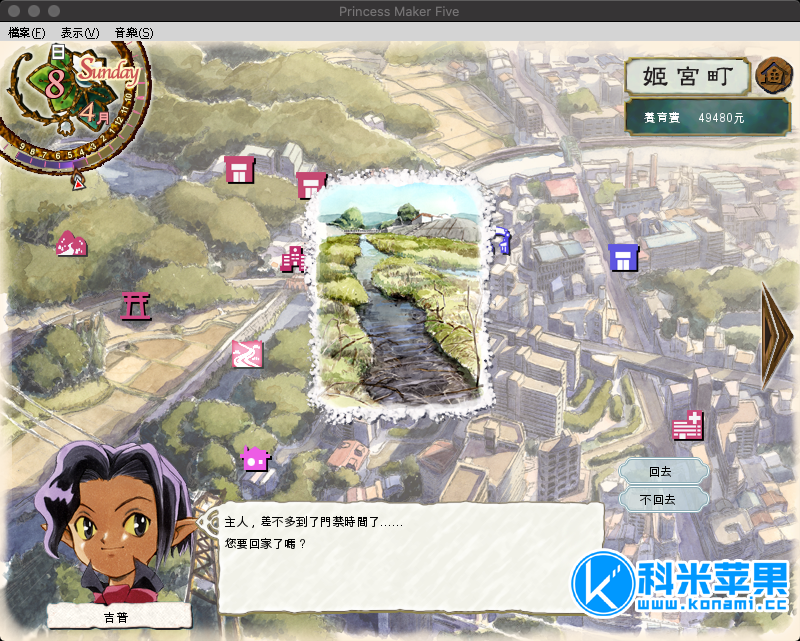800x641 pixels.
Task: Open the 音樂 (Music) menu
Action: (x=134, y=33)
